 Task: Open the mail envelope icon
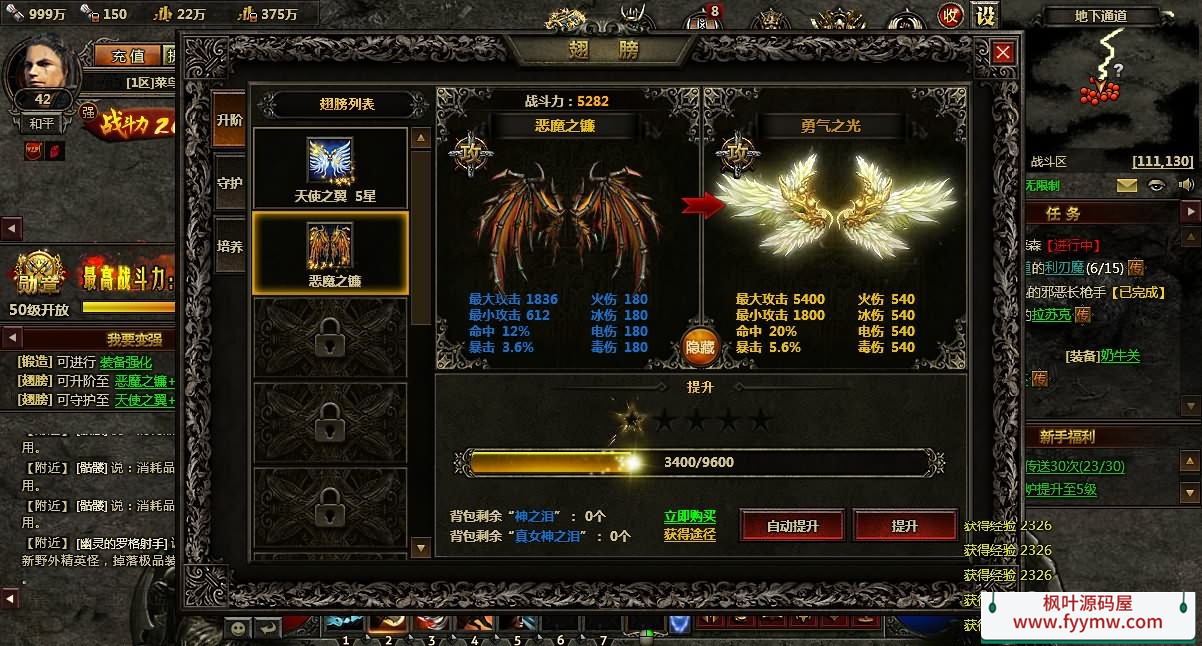1127,185
